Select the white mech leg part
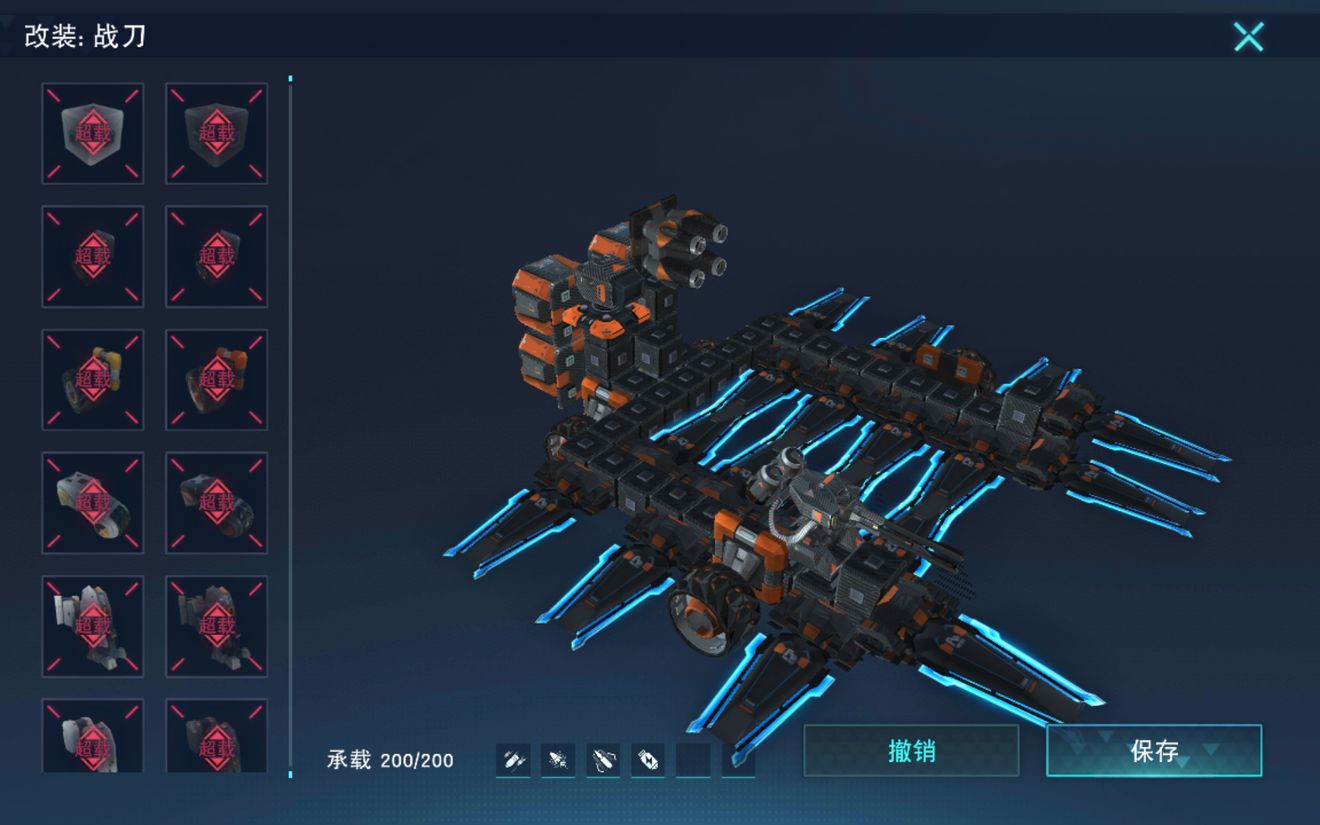1320x825 pixels. pos(93,626)
